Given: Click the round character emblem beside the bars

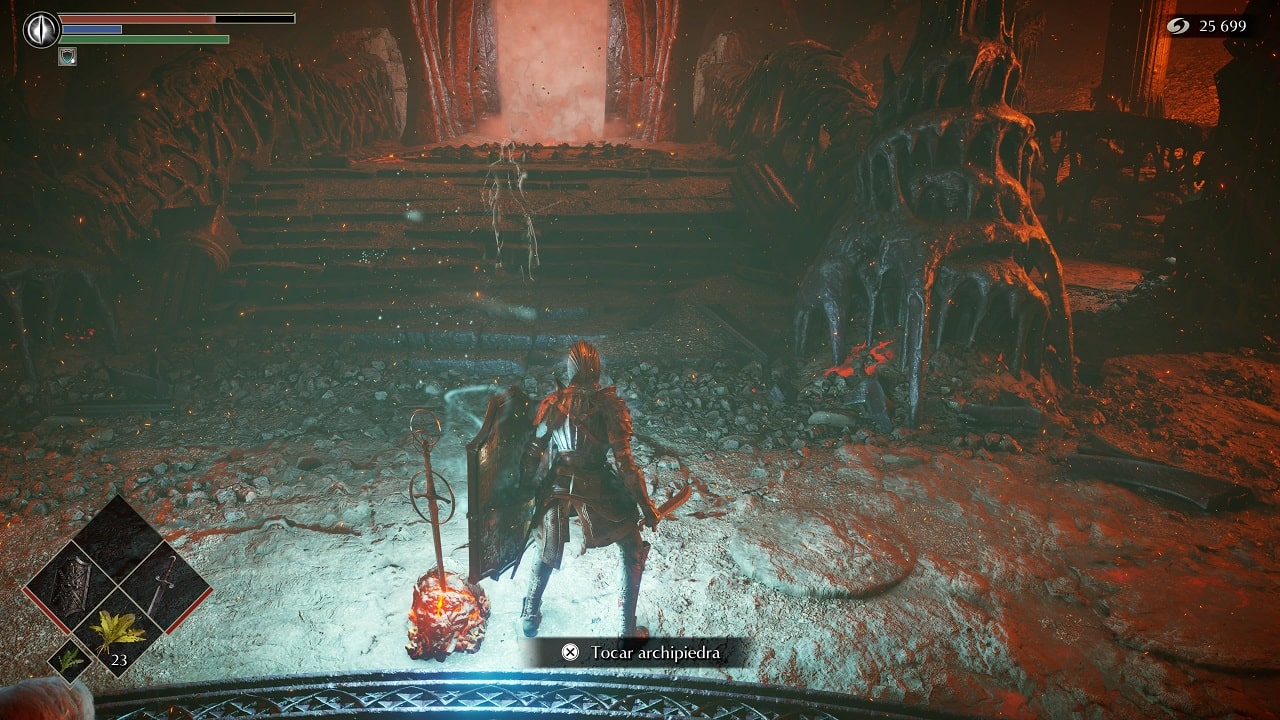Looking at the screenshot, I should click(x=41, y=30).
